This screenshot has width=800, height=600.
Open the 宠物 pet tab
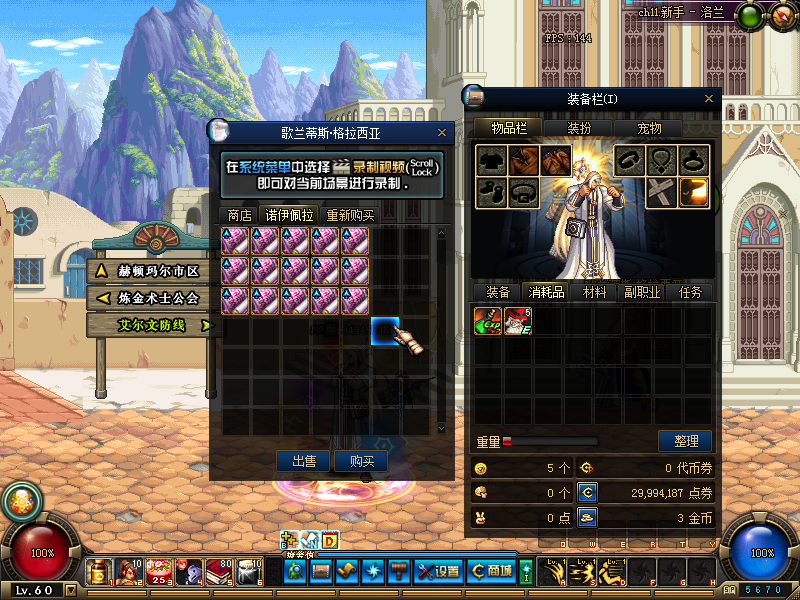[x=649, y=128]
